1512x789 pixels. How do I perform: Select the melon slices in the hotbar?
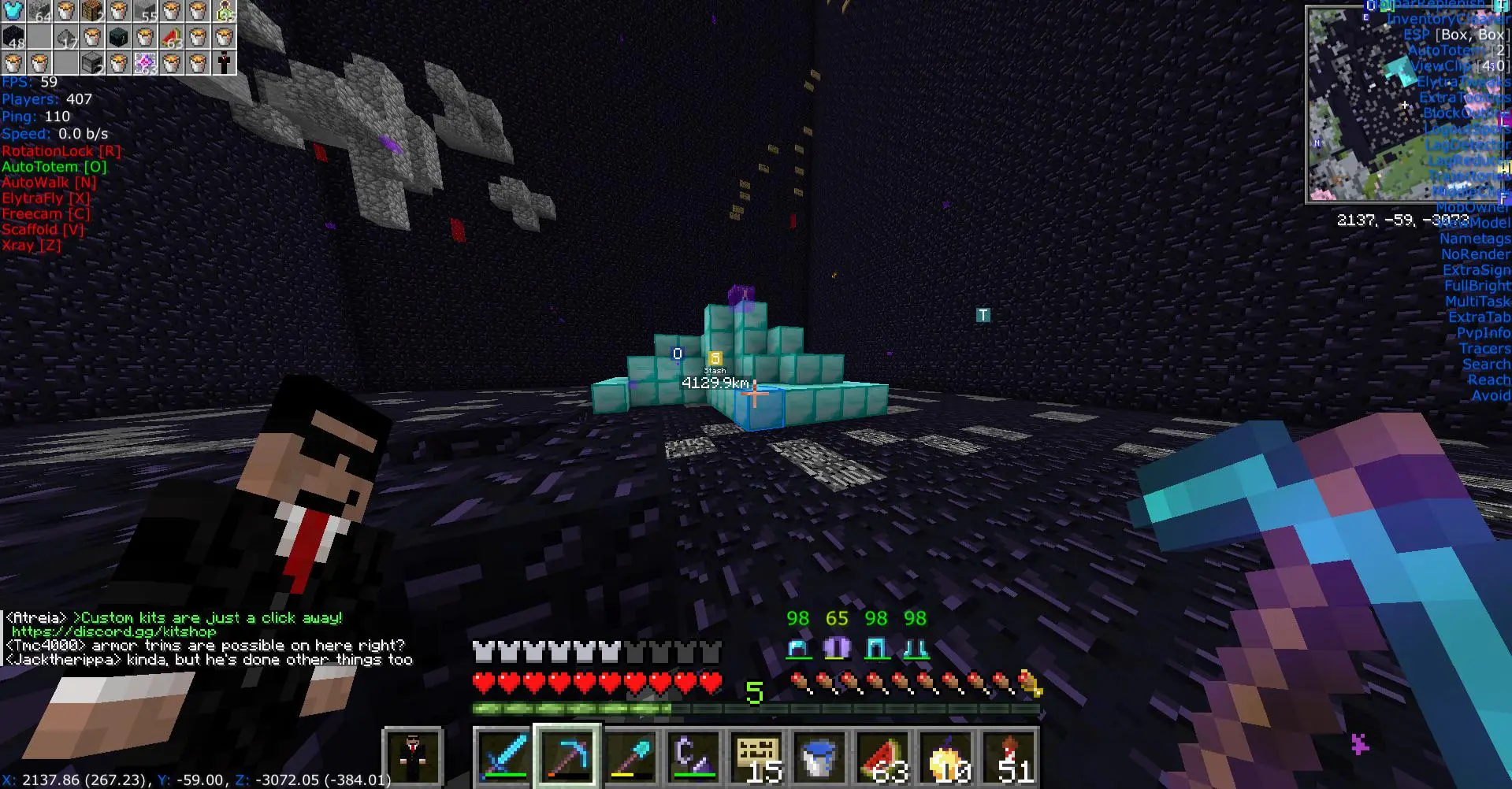pos(882,754)
